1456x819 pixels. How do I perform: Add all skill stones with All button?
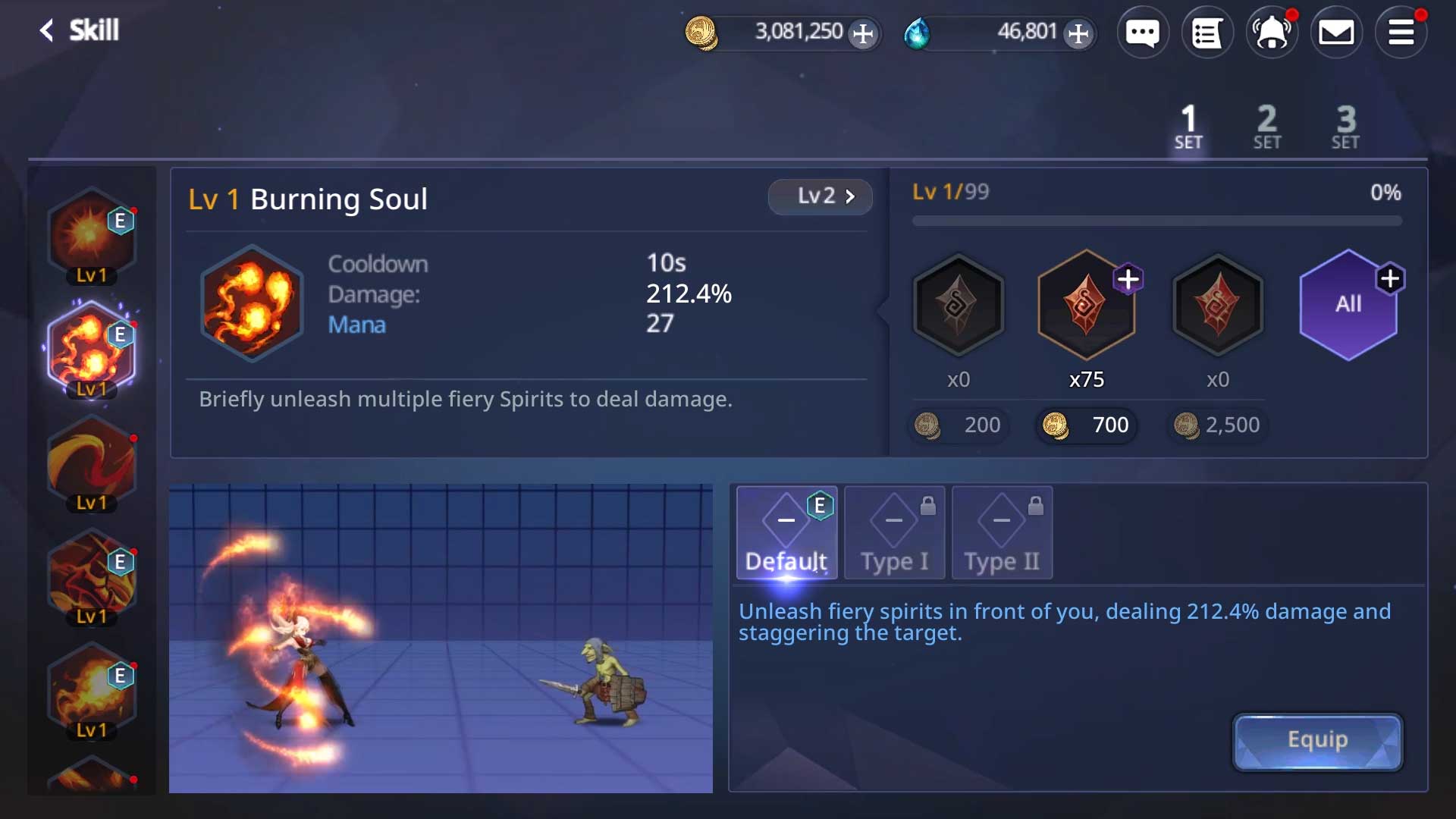1348,305
